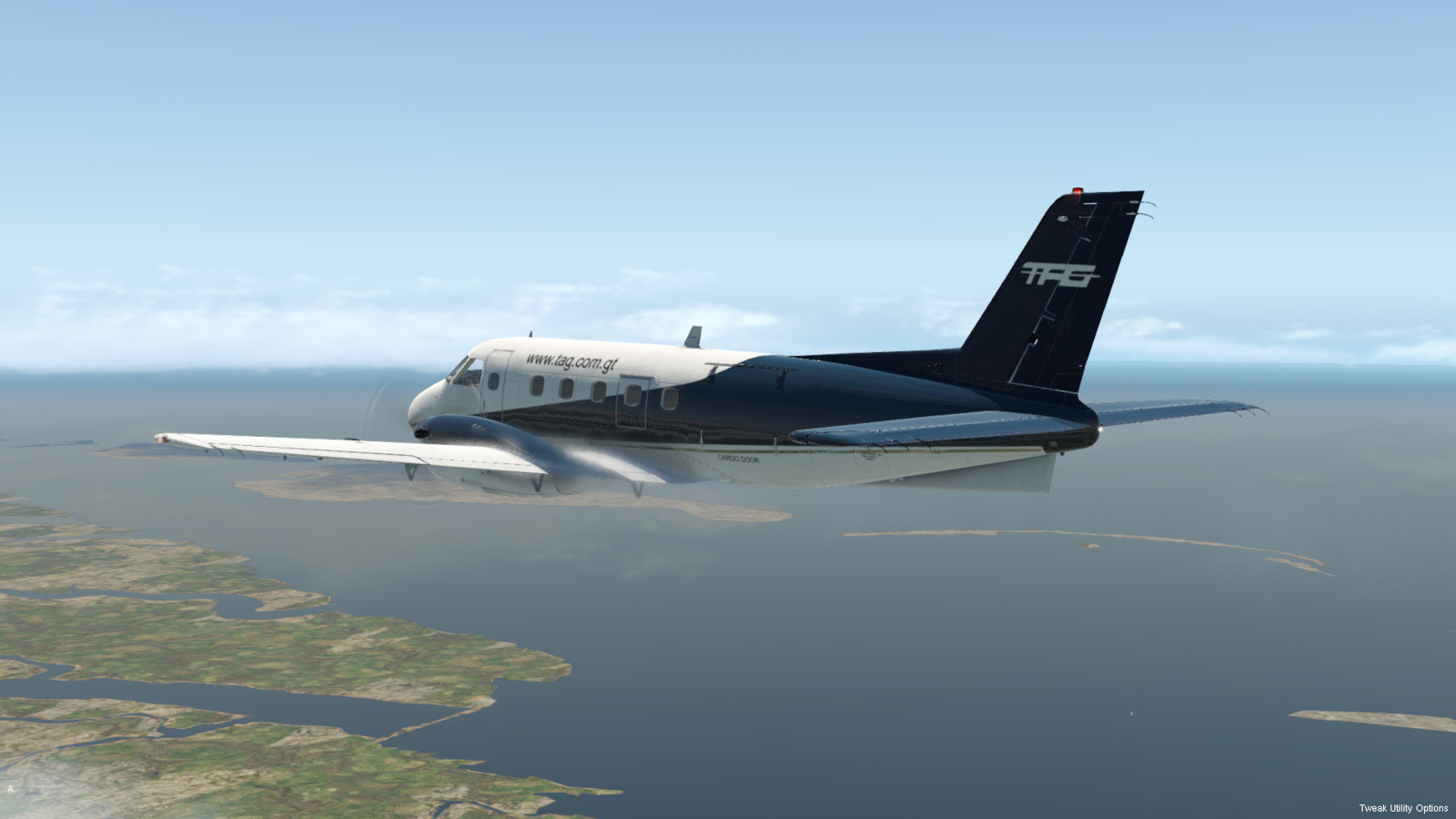Open the Tweak Utility Options

click(1403, 808)
